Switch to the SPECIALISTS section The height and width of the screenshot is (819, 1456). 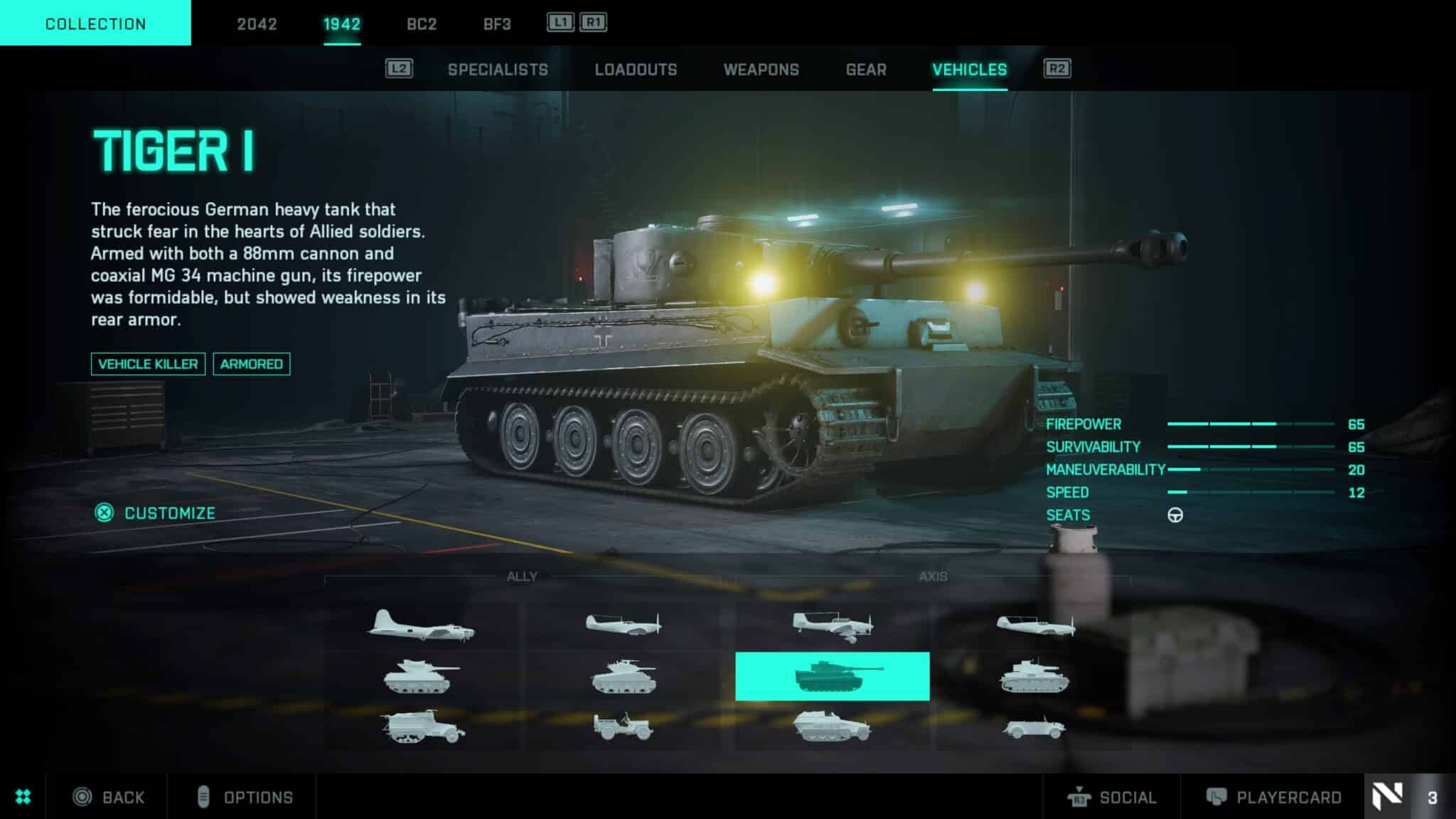[x=497, y=69]
